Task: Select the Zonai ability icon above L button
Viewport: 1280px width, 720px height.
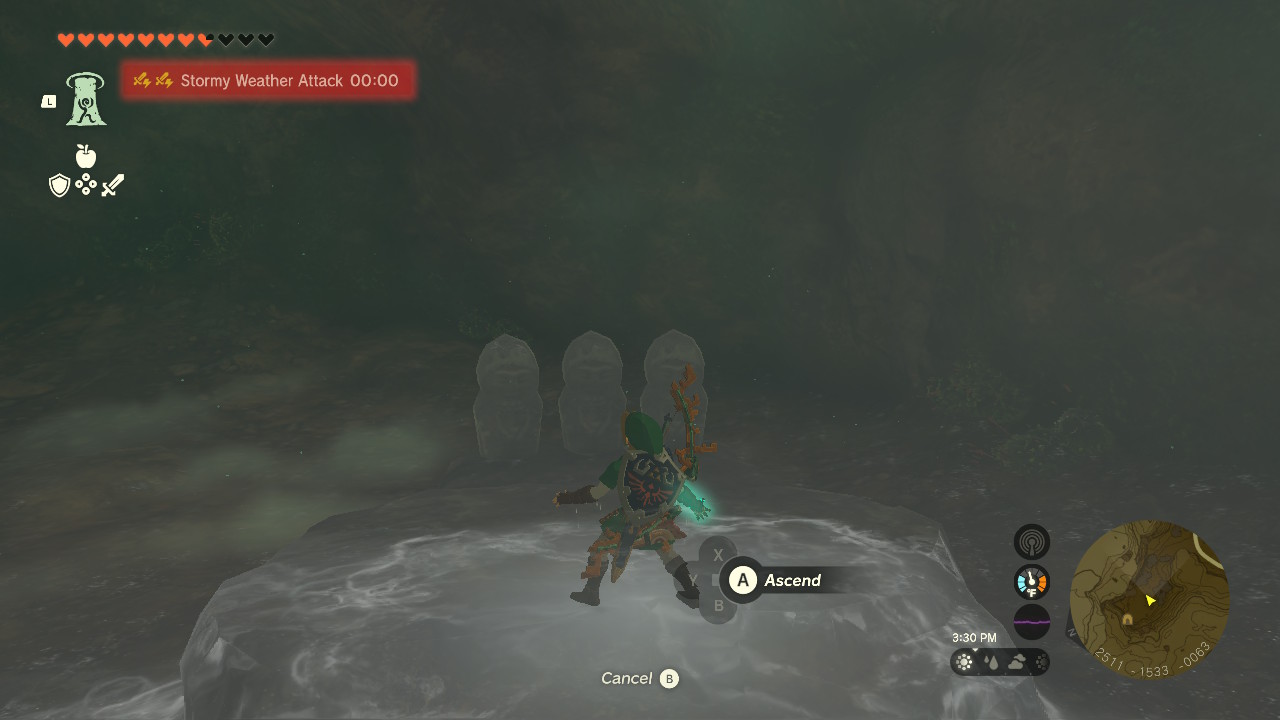Action: (85, 100)
